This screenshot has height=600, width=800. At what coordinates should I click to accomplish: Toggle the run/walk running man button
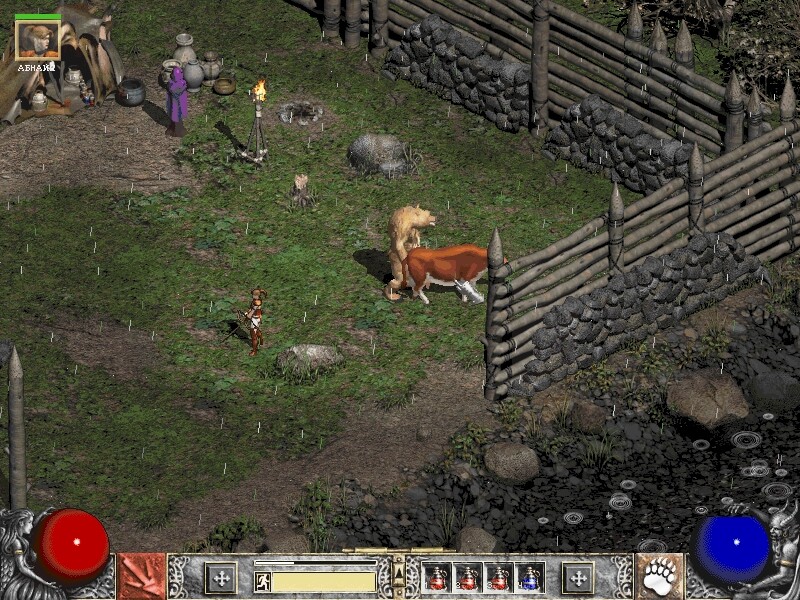click(x=263, y=581)
